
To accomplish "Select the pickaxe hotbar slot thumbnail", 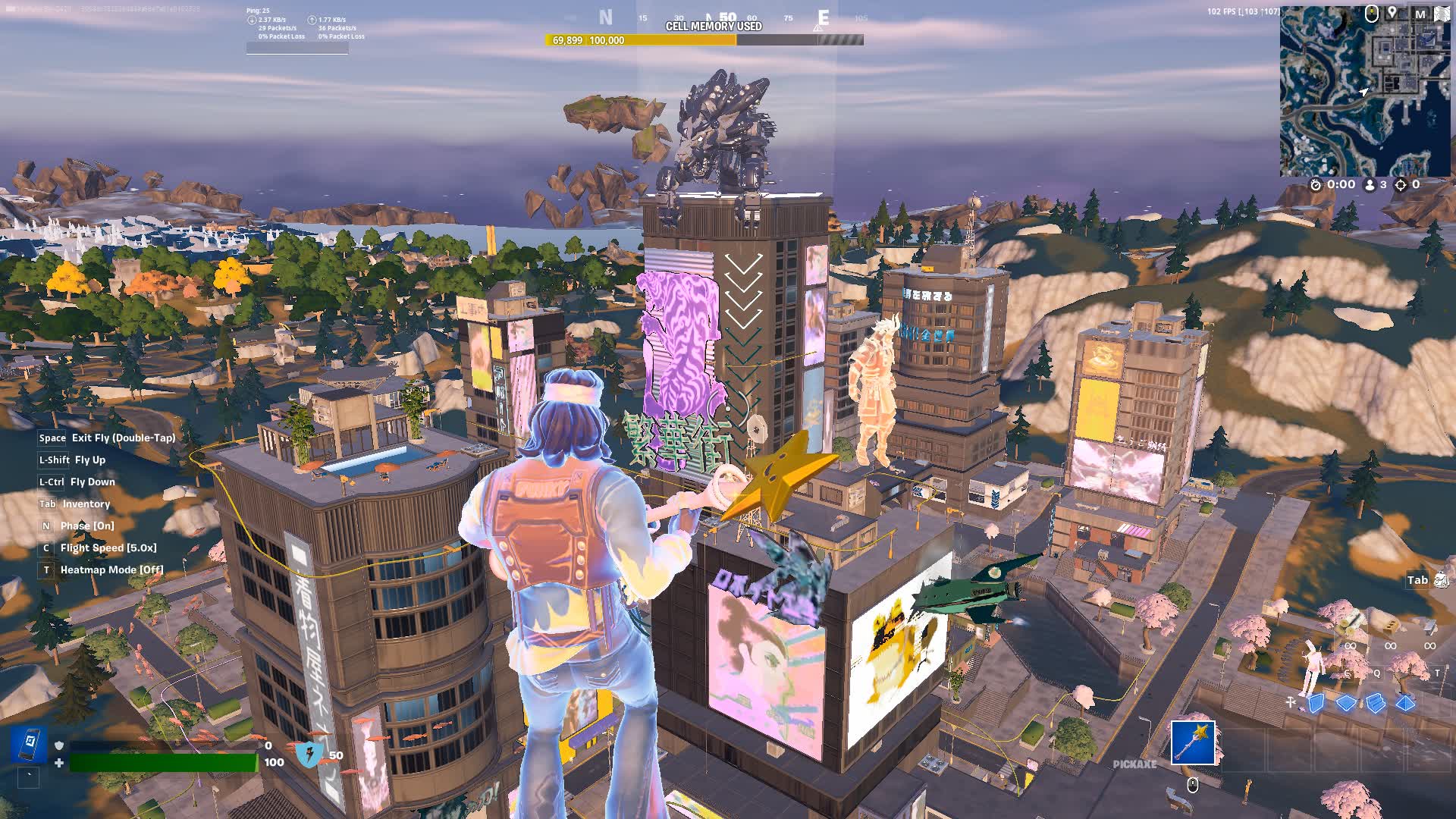I will (1193, 743).
